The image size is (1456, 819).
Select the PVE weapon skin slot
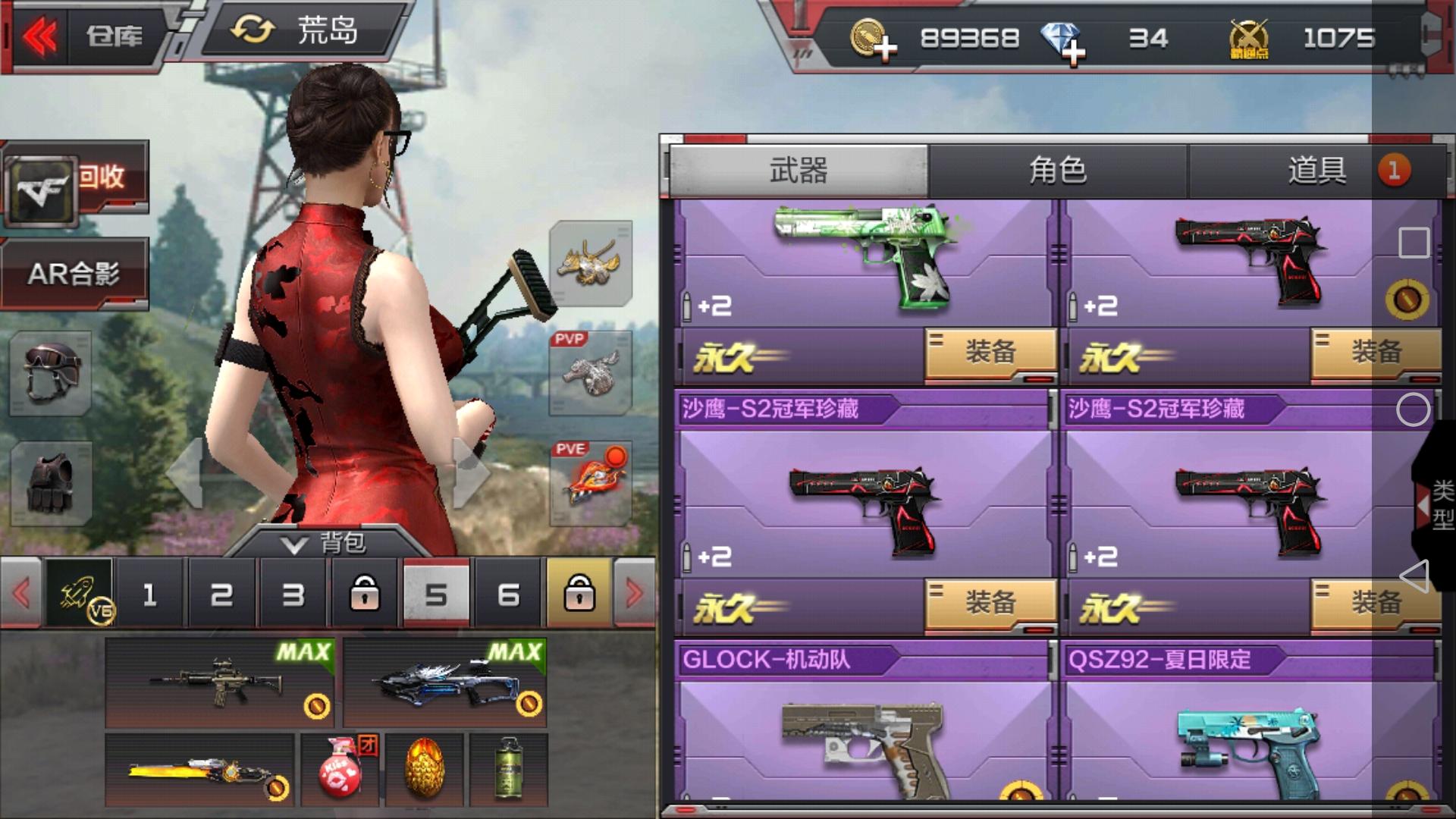(x=591, y=483)
